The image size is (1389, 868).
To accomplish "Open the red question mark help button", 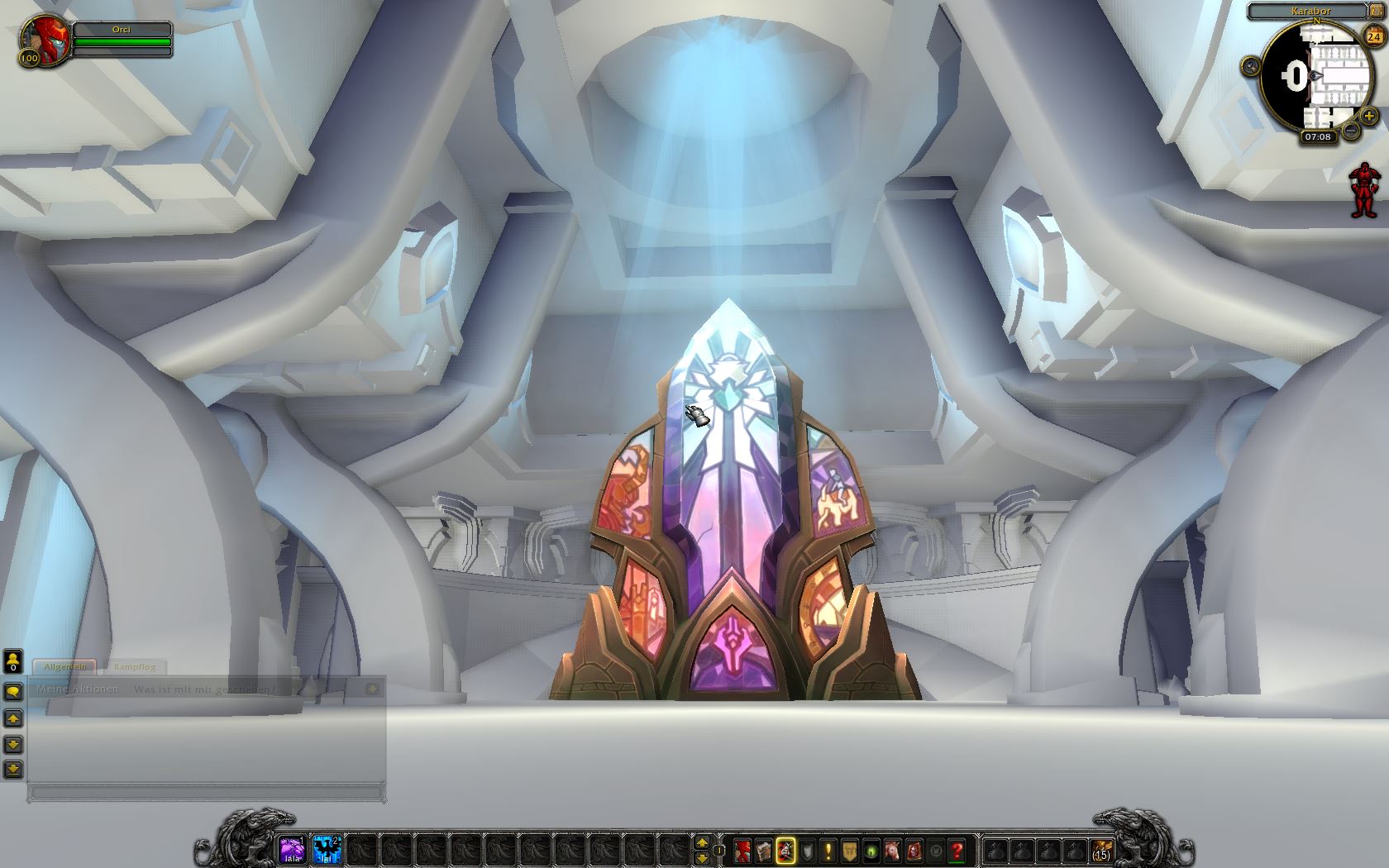I will pos(957,850).
